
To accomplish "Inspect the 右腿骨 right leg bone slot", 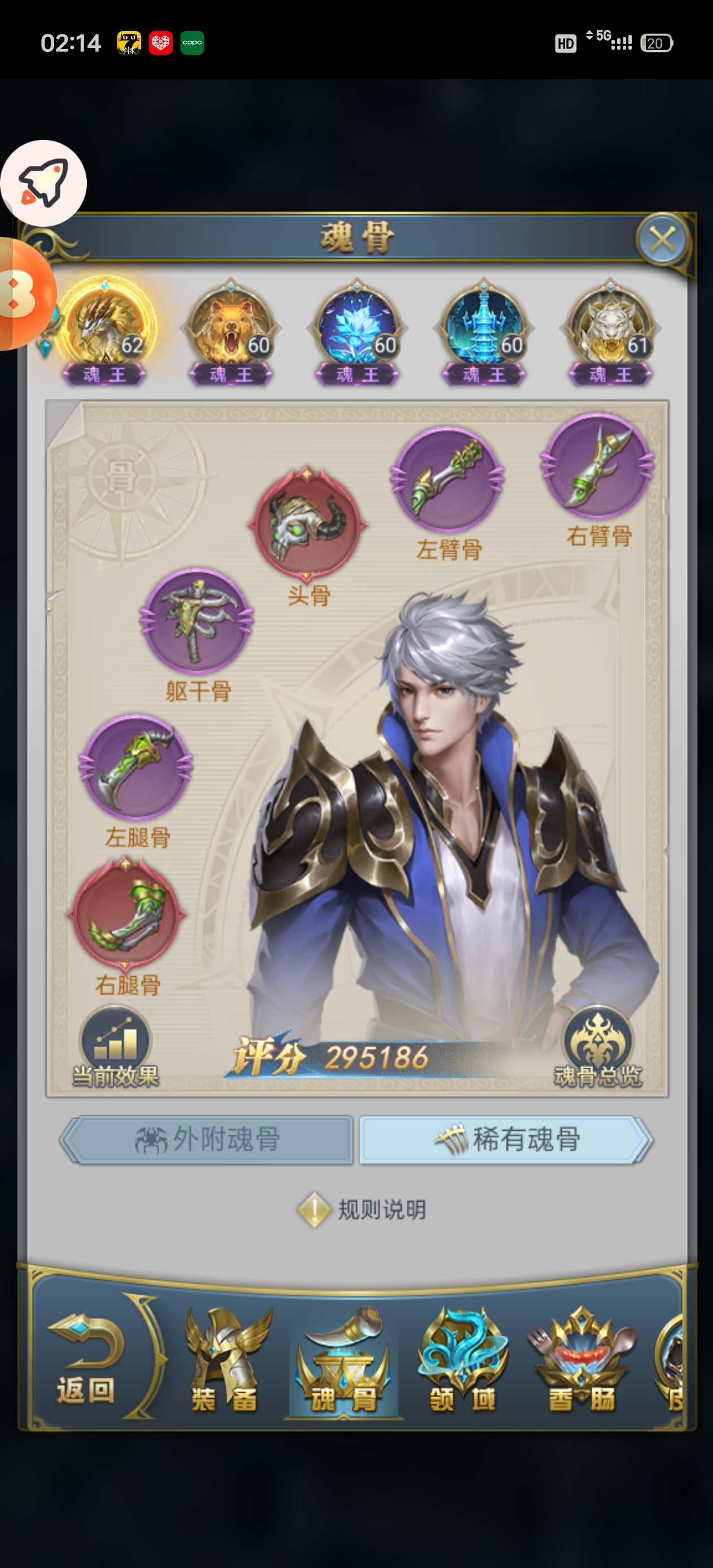I will (127, 914).
